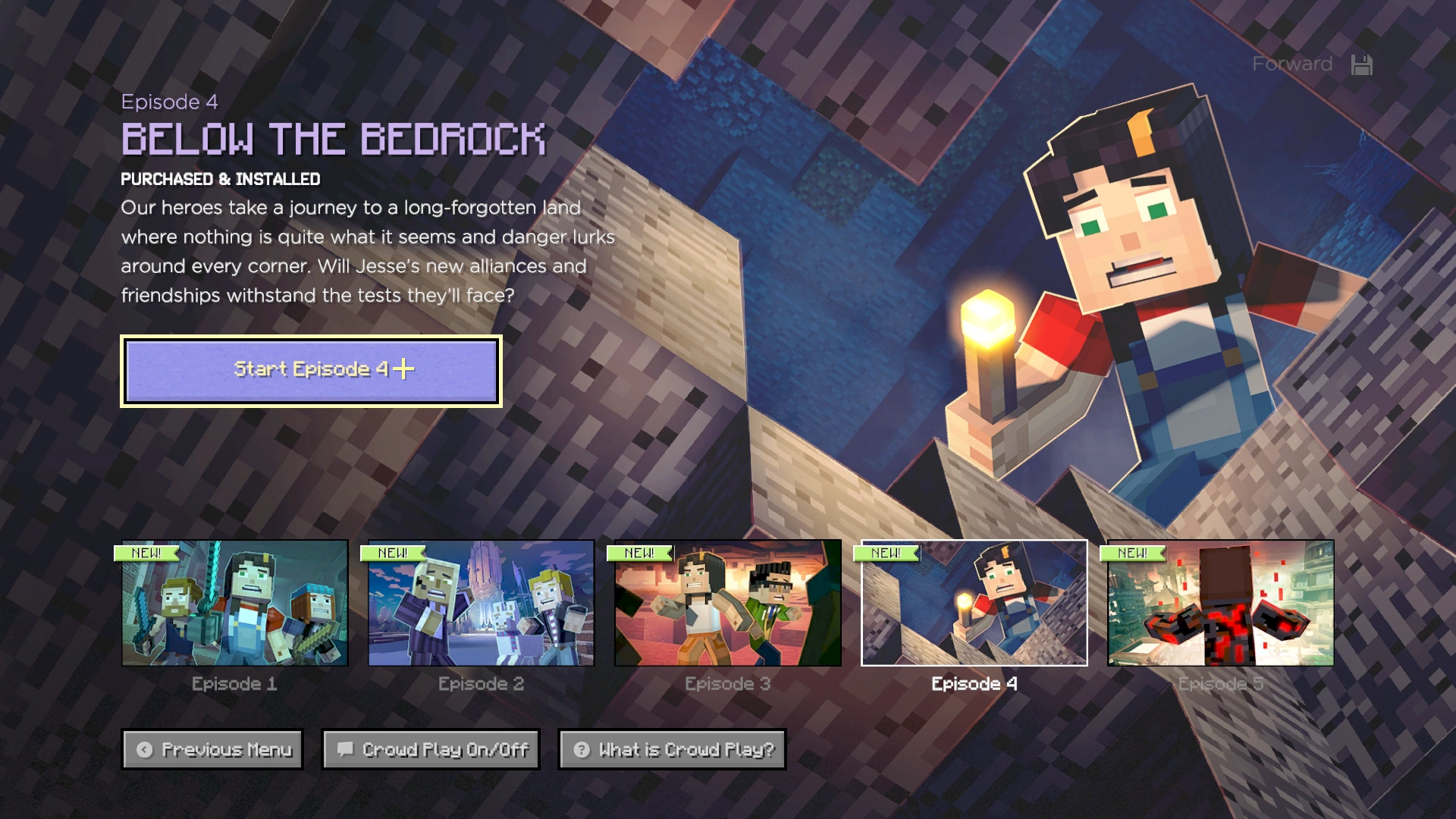
Task: Click the NEW! badge on Episode 1
Action: click(146, 554)
